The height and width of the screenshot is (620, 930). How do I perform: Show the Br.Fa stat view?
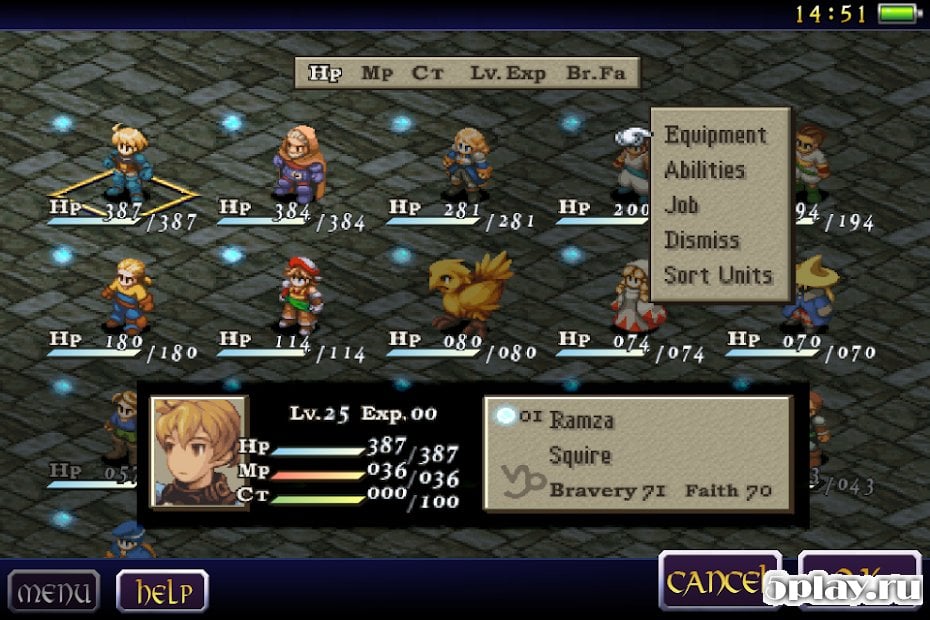[x=595, y=73]
